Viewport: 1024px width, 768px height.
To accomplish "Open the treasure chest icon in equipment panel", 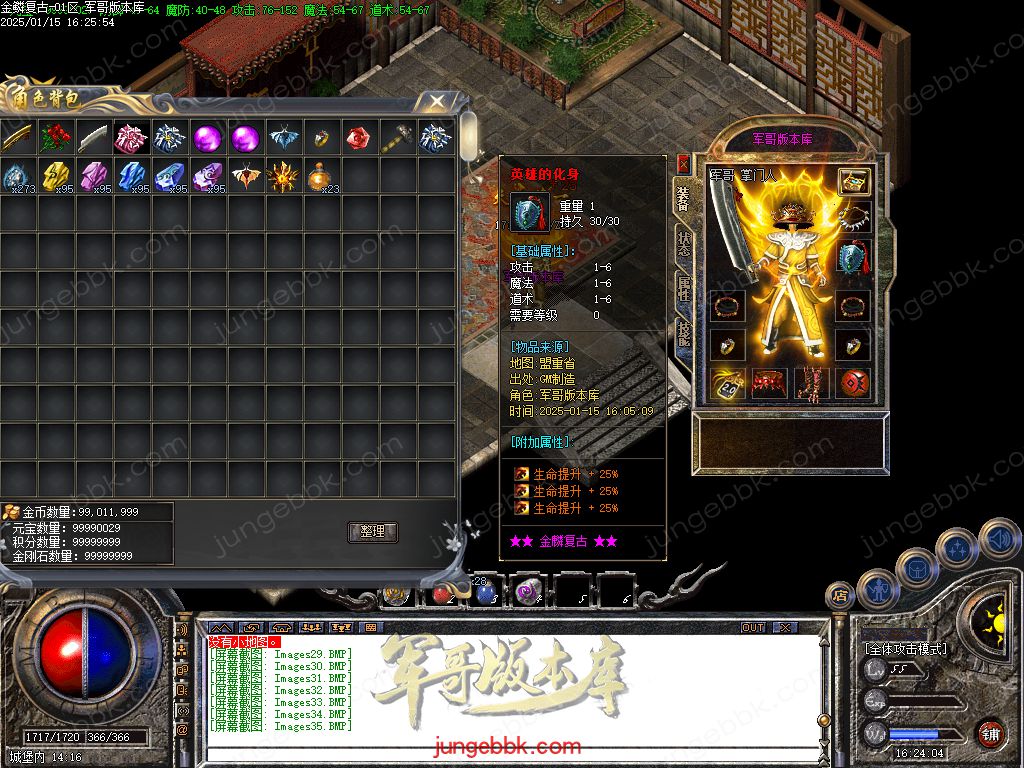I will coord(854,182).
